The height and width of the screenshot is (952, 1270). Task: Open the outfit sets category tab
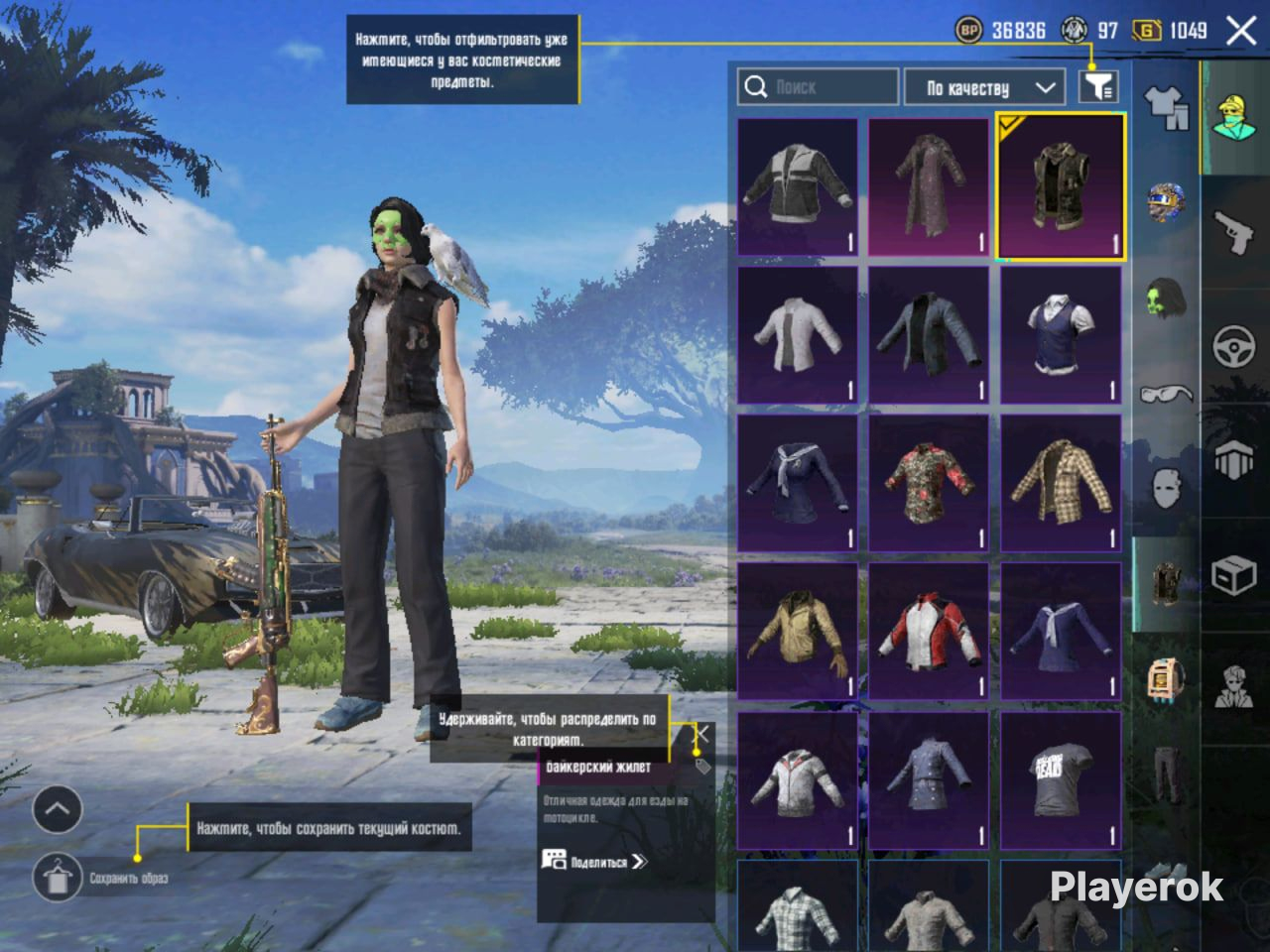point(1167,108)
